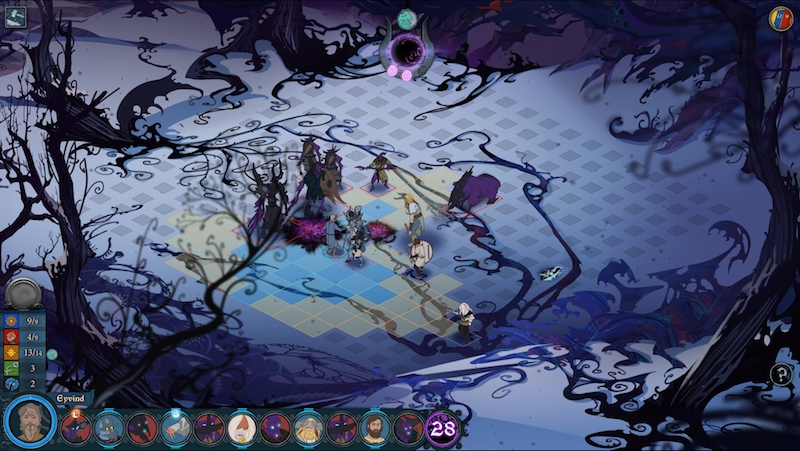Click the purple wave counter showing 28

[442, 428]
